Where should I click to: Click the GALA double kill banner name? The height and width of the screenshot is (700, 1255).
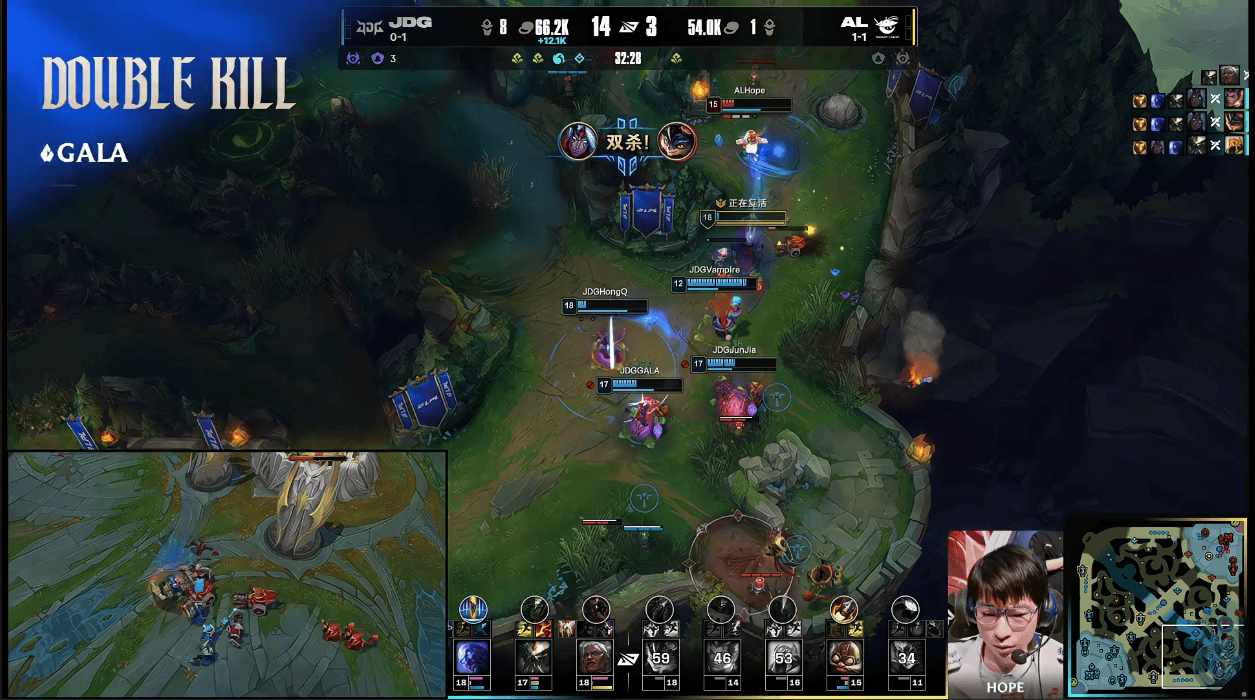coord(92,154)
